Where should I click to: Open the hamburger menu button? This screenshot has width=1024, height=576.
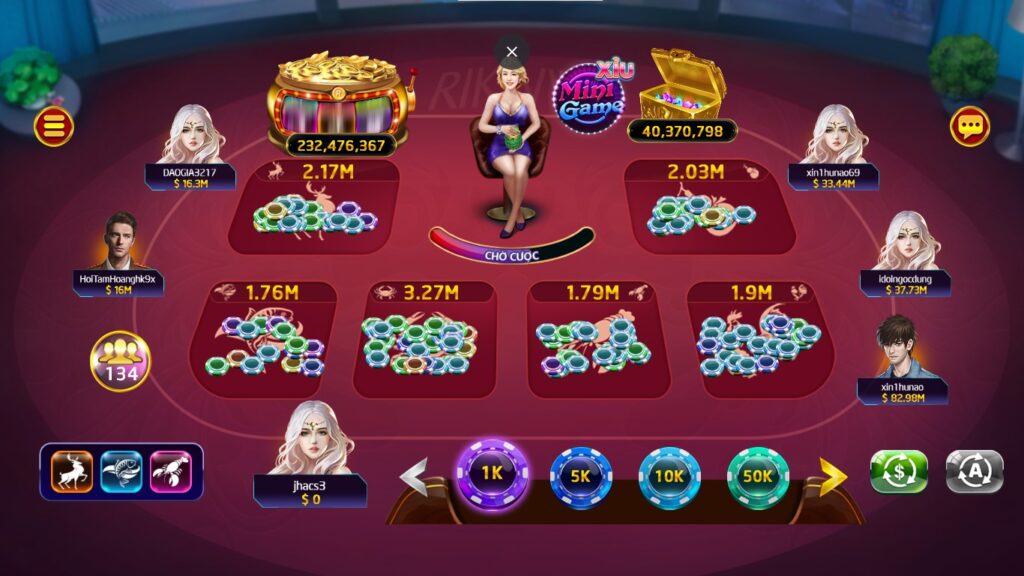(x=53, y=126)
